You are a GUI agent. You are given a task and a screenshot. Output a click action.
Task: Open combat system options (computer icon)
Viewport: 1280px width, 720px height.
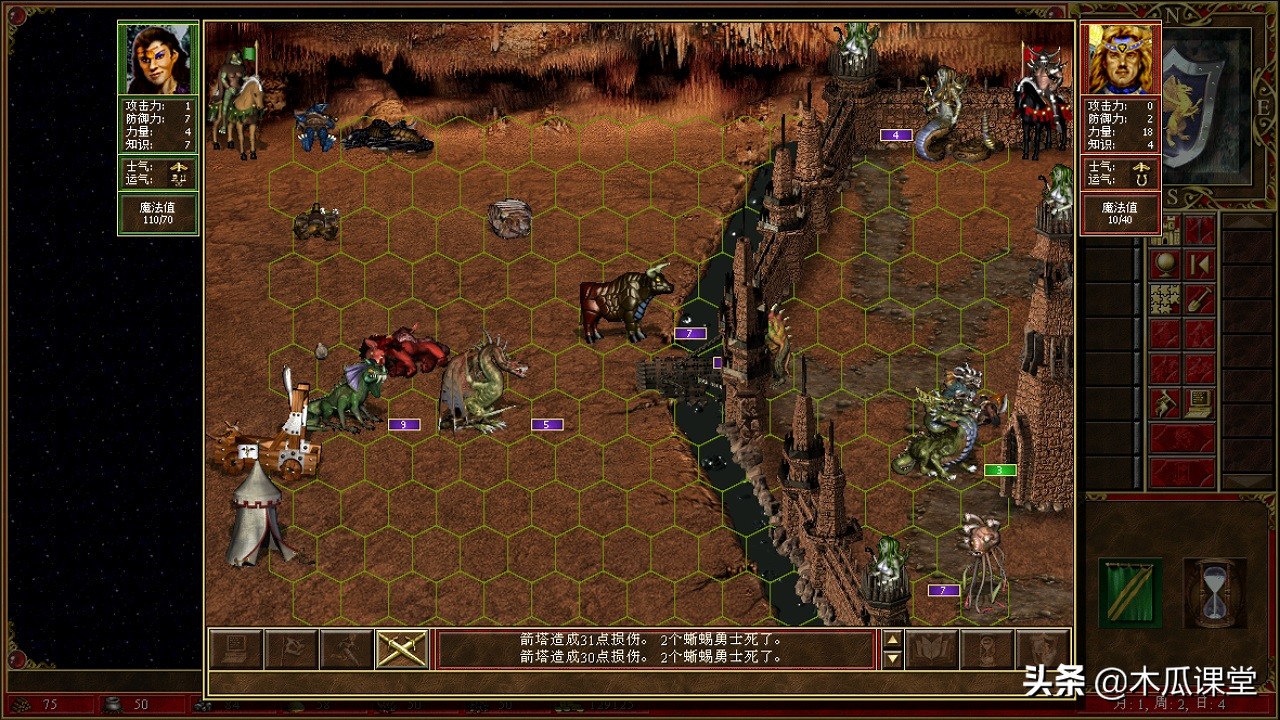coord(235,649)
